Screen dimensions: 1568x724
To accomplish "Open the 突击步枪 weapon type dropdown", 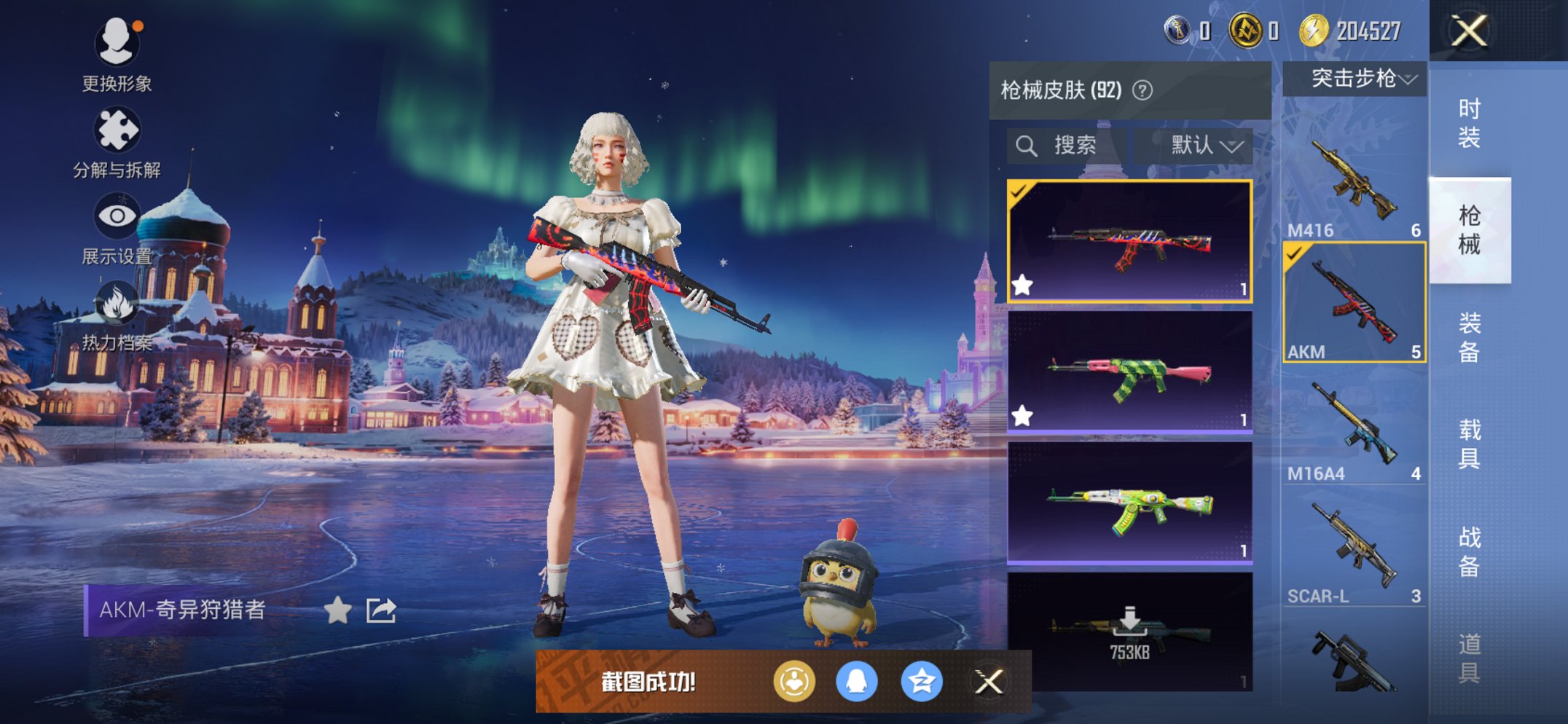I will pos(1355,79).
